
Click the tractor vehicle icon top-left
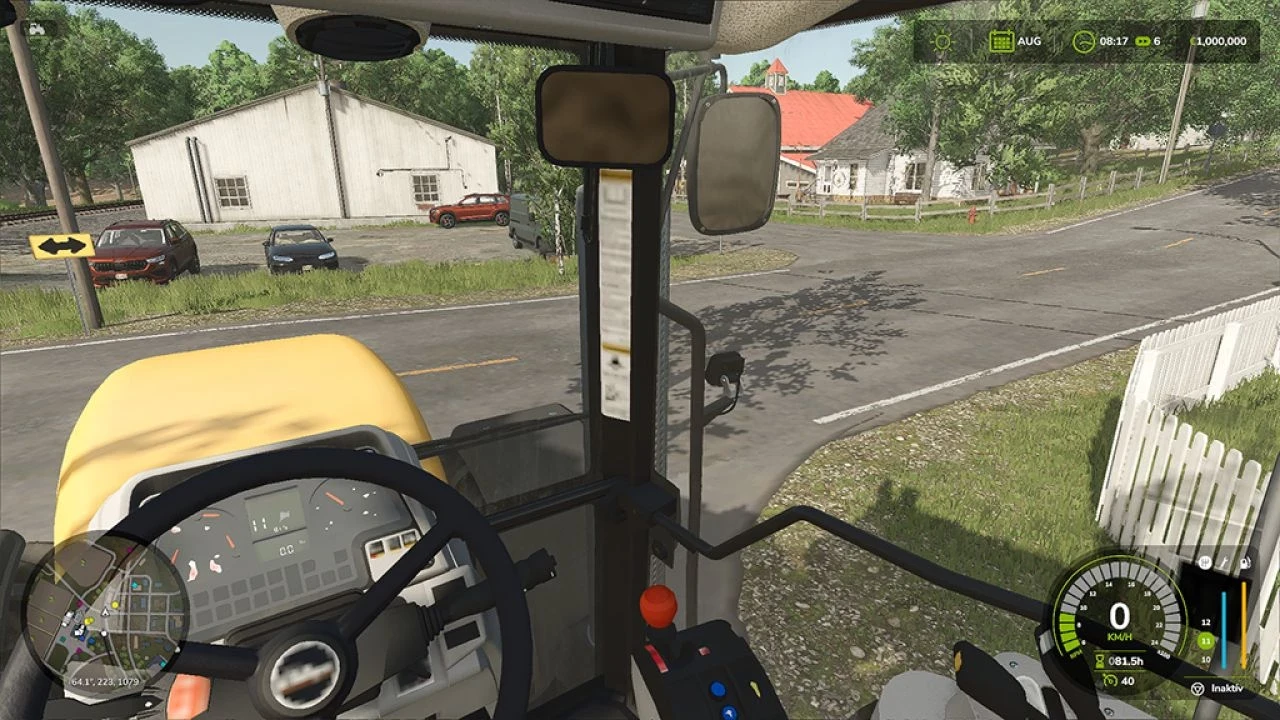click(x=37, y=30)
